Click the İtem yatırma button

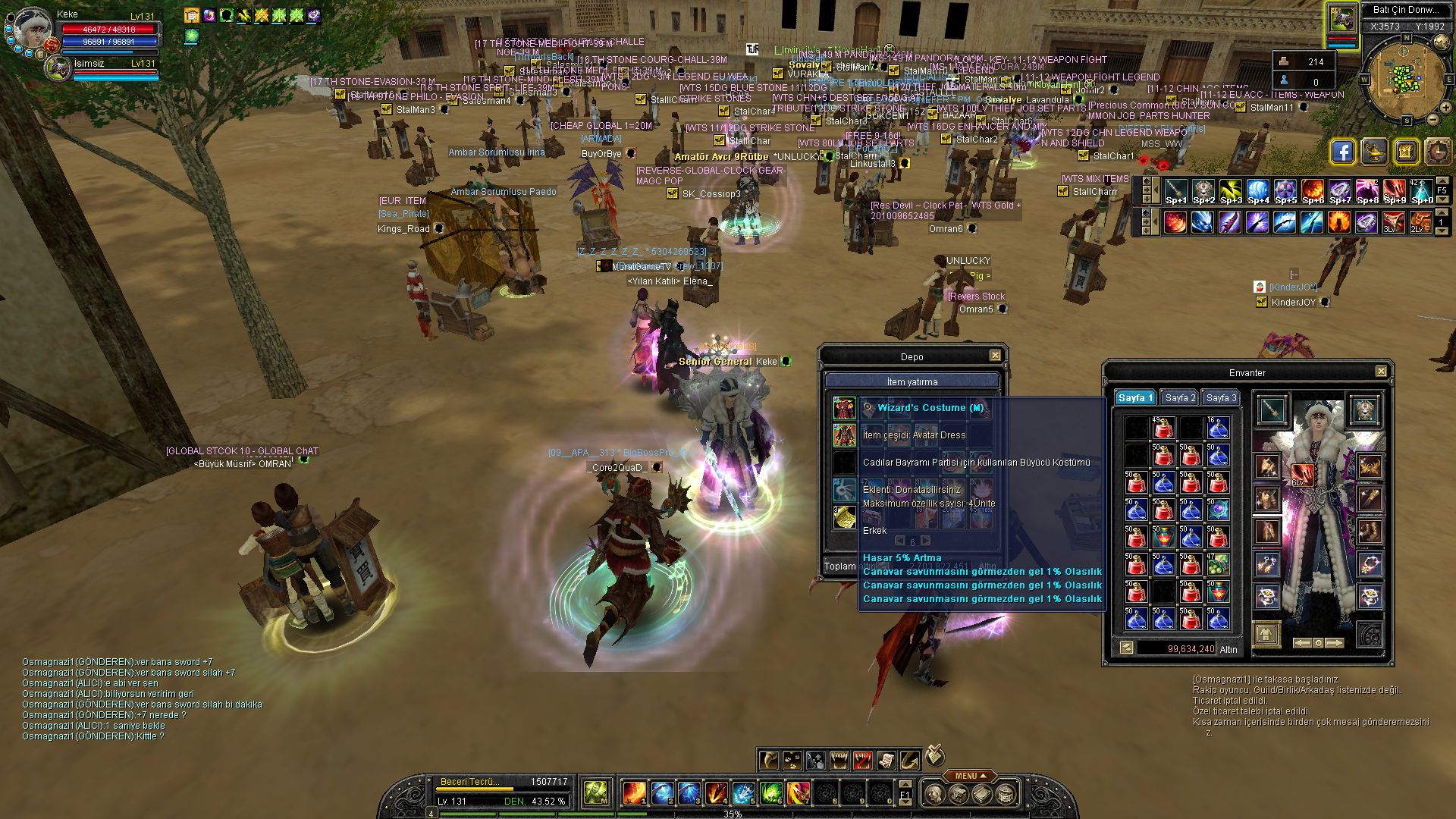(x=912, y=381)
